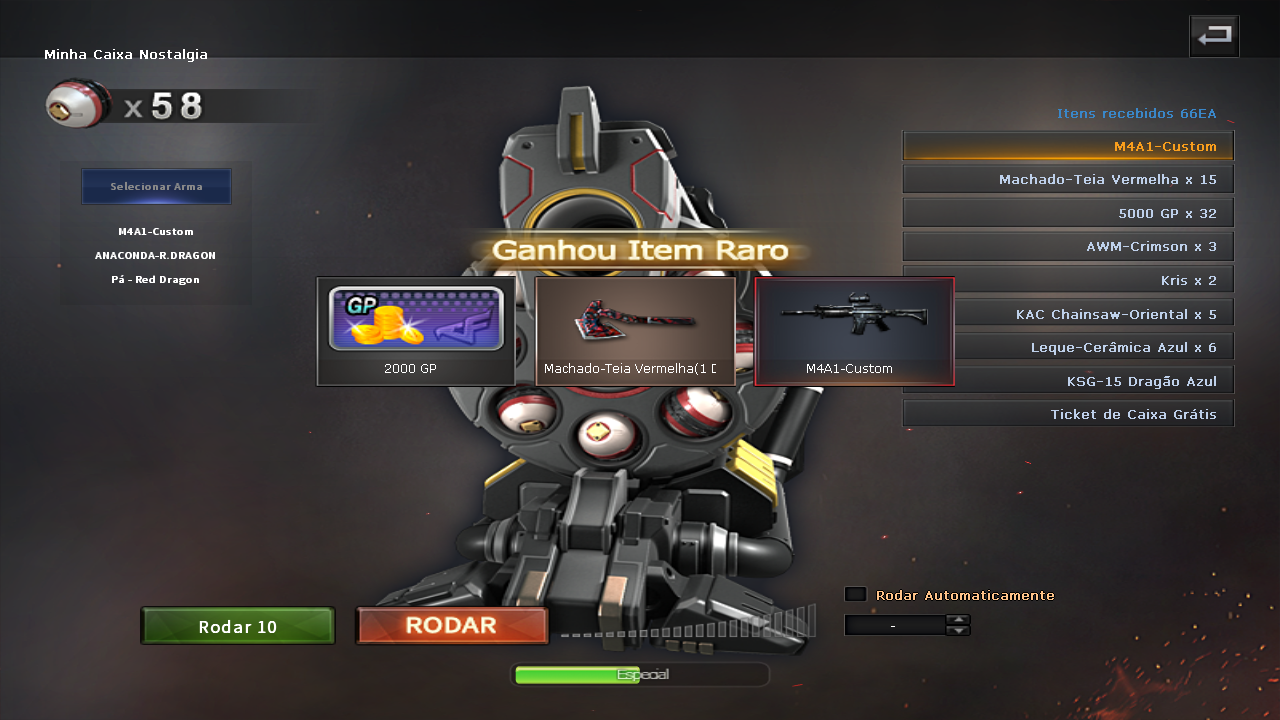This screenshot has height=720, width=1280.
Task: Click the M4A1-Custom rare item thumbnail
Action: (854, 330)
